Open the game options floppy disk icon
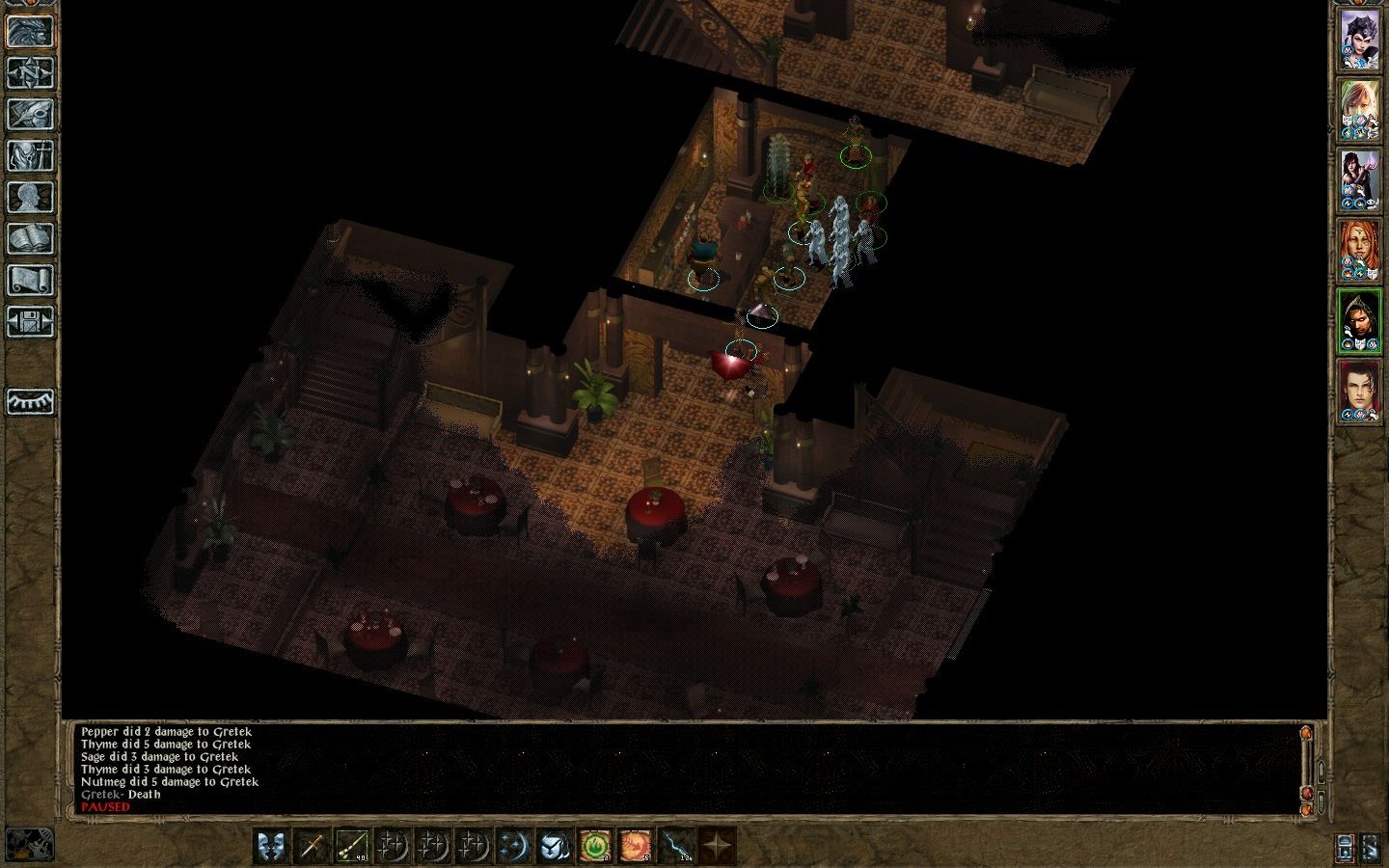Viewport: 1389px width, 868px height. click(x=30, y=321)
